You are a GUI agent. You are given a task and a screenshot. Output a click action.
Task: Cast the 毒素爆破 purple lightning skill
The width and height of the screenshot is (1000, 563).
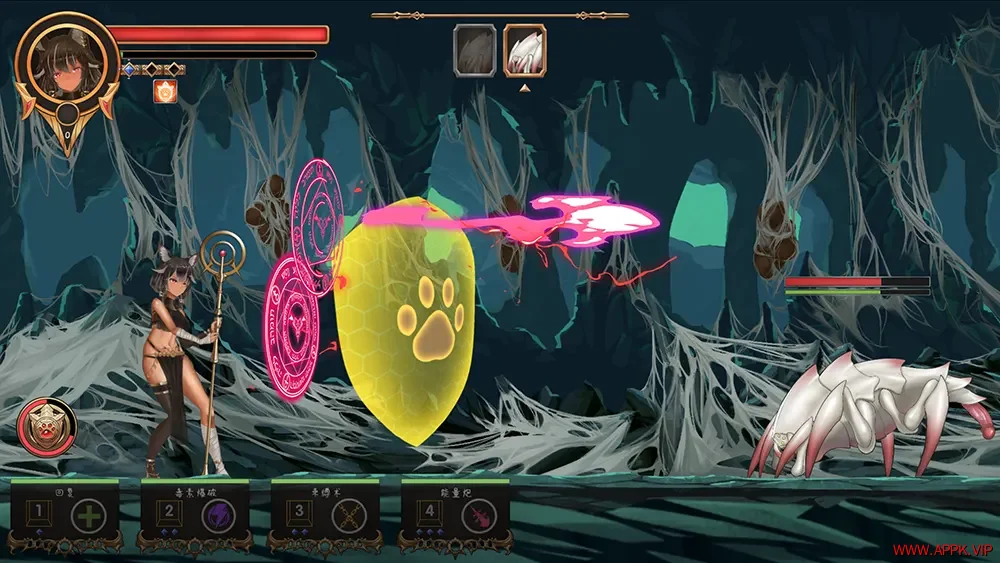click(219, 516)
